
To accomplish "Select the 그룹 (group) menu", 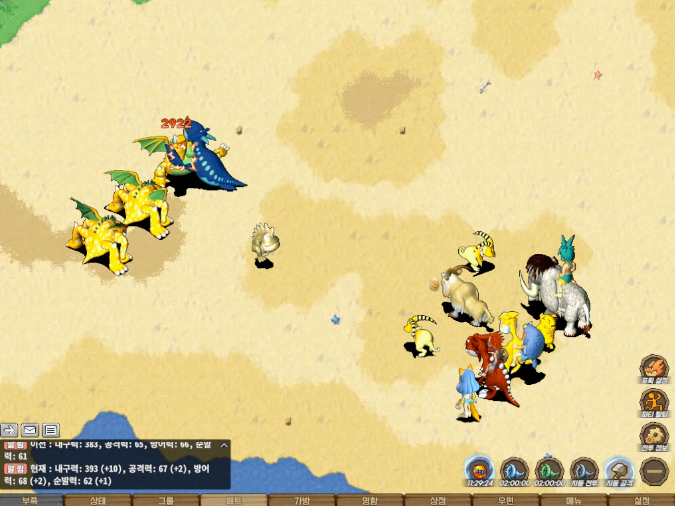I will (166, 500).
